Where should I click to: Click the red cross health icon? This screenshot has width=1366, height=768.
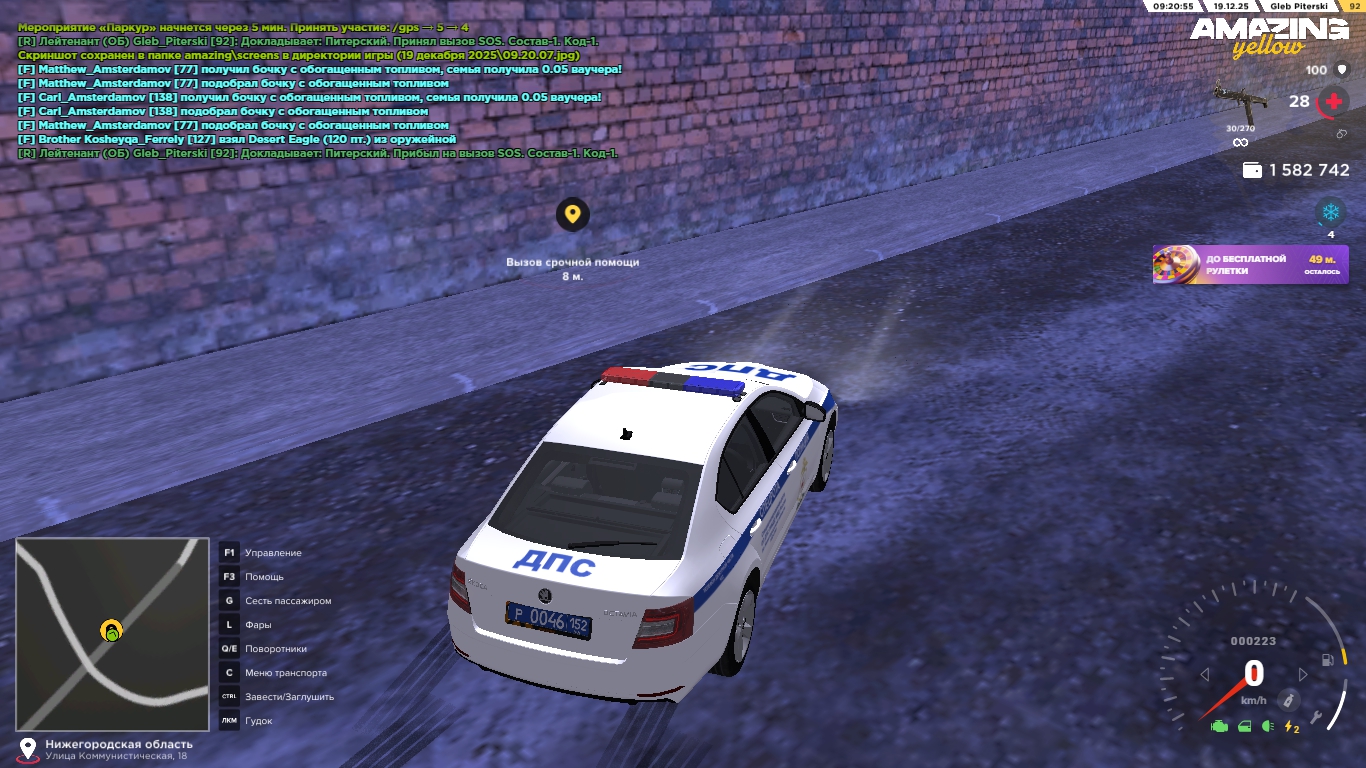click(x=1333, y=101)
